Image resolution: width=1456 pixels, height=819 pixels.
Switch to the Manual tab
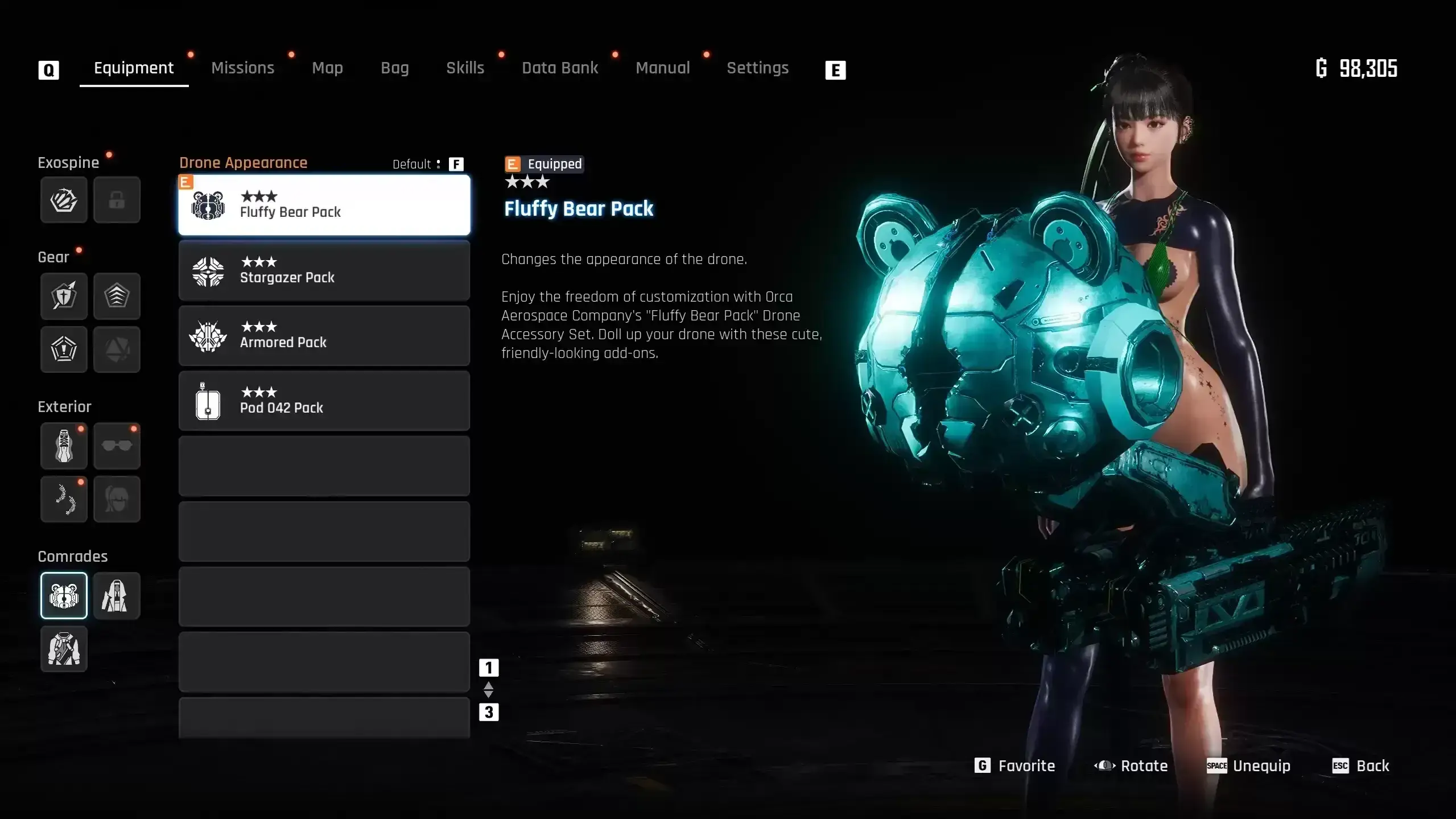coord(662,68)
